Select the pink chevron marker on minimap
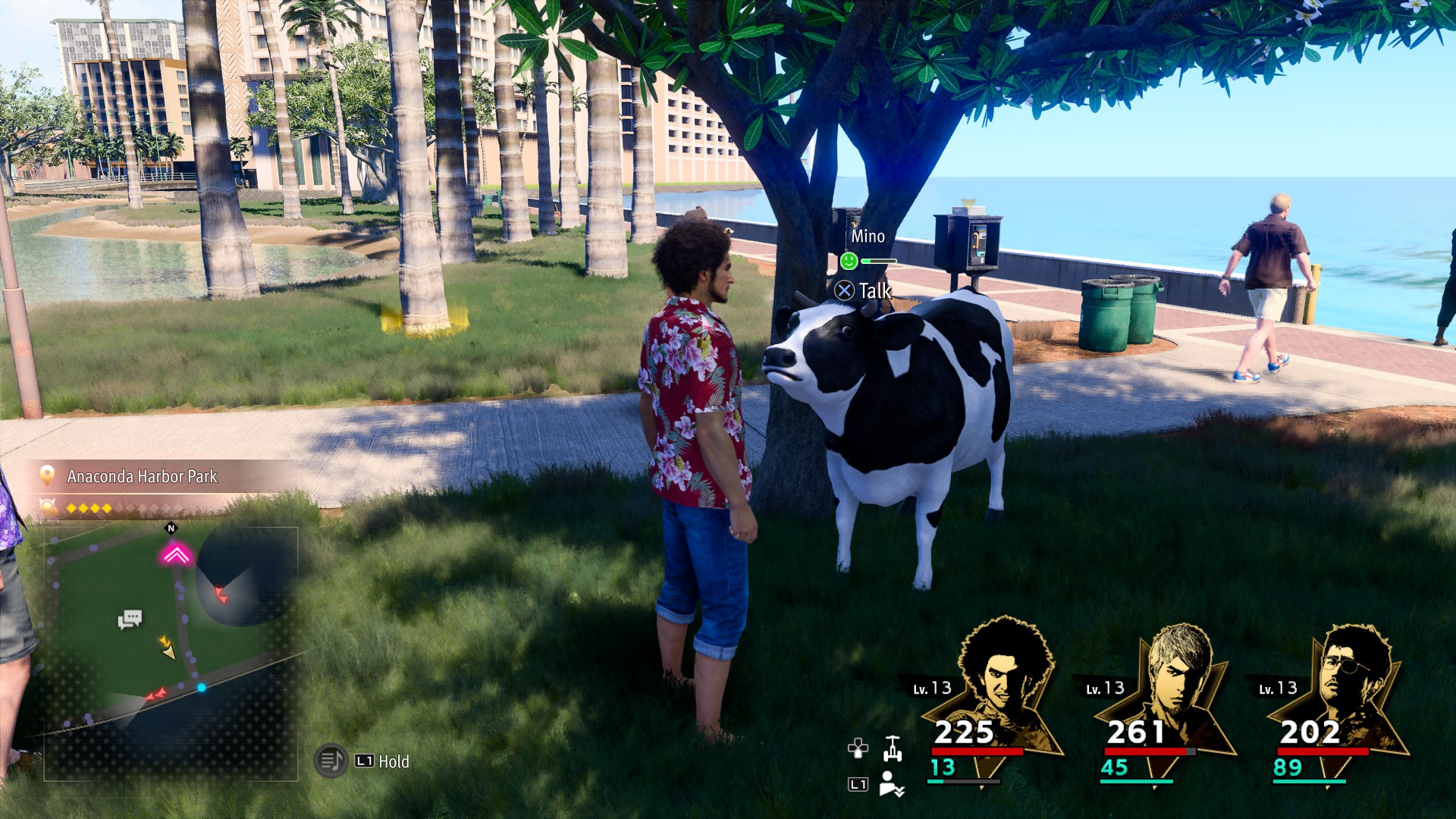1456x819 pixels. tap(176, 556)
